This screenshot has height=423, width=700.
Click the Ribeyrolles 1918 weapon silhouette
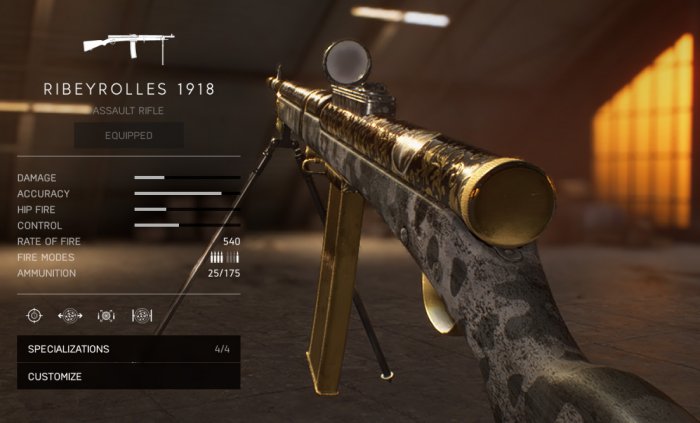[128, 46]
